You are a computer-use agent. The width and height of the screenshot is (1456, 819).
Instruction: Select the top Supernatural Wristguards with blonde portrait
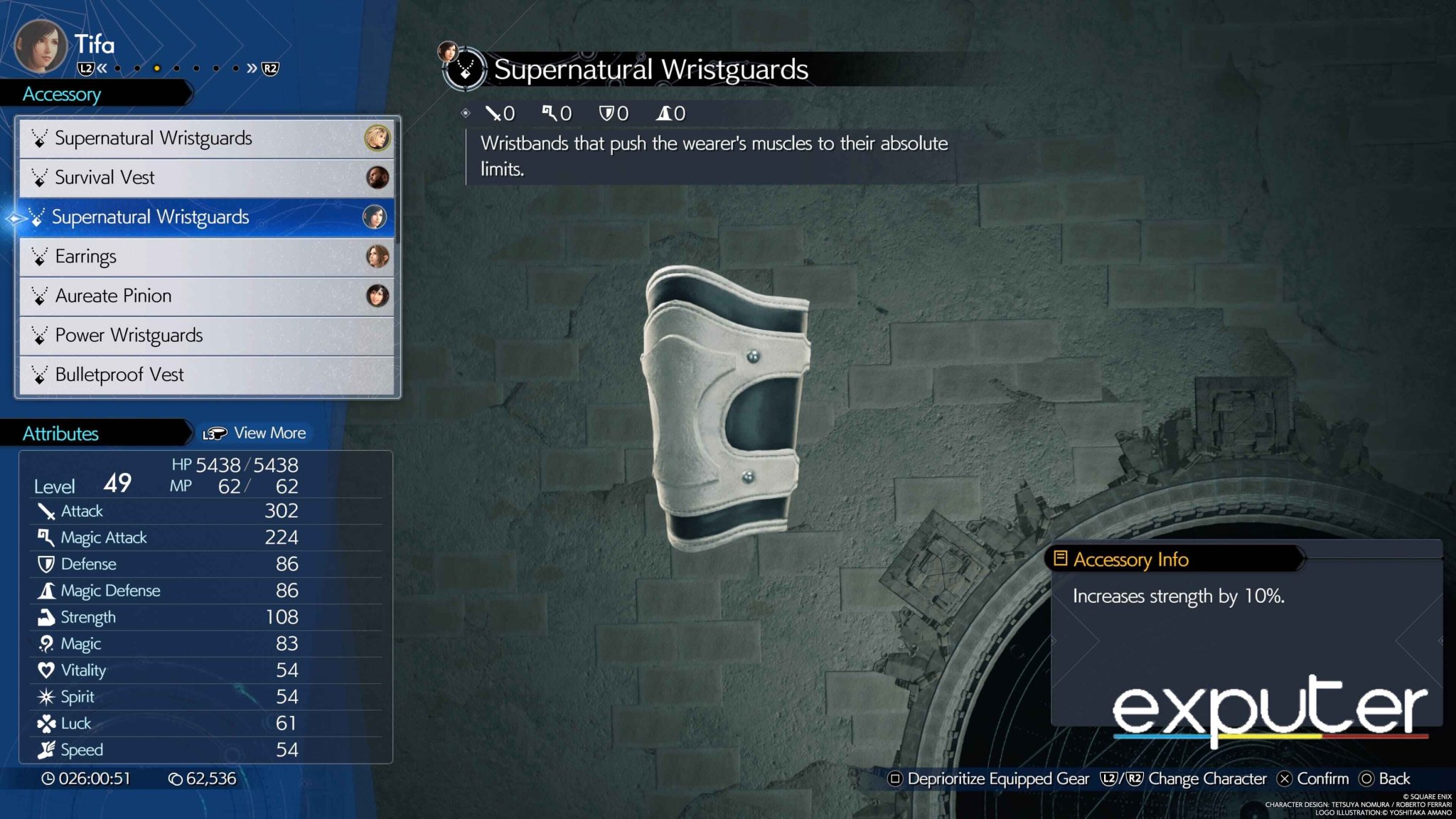point(206,138)
